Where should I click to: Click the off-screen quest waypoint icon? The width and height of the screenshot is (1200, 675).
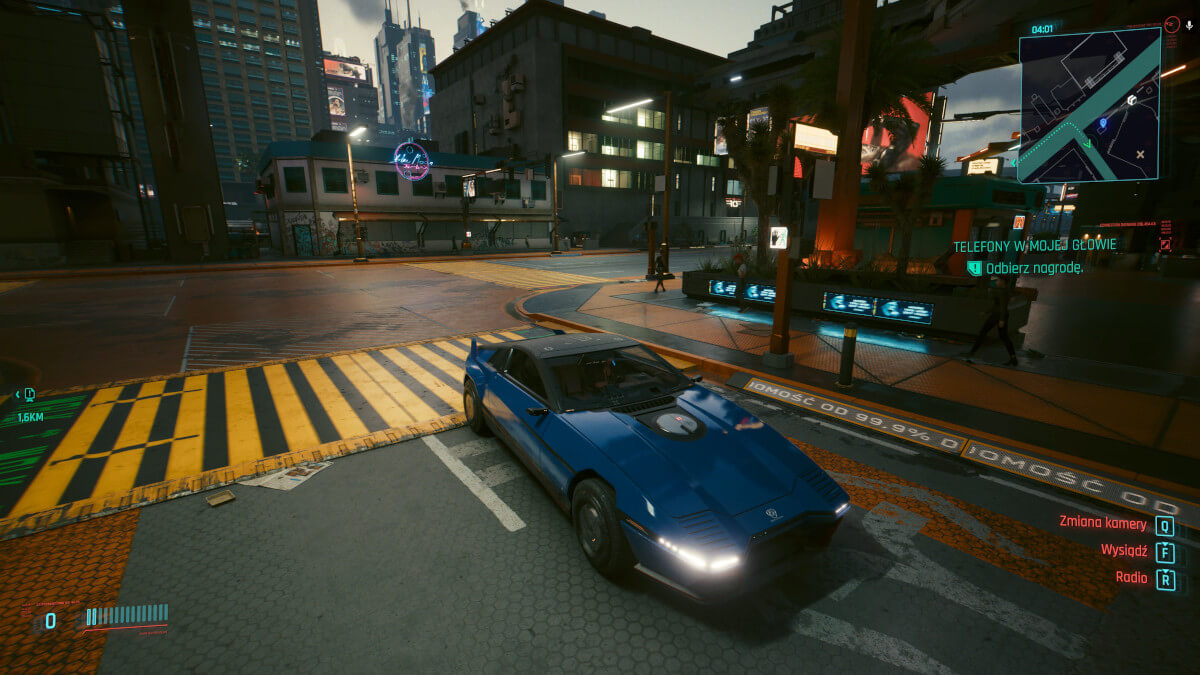(x=29, y=395)
